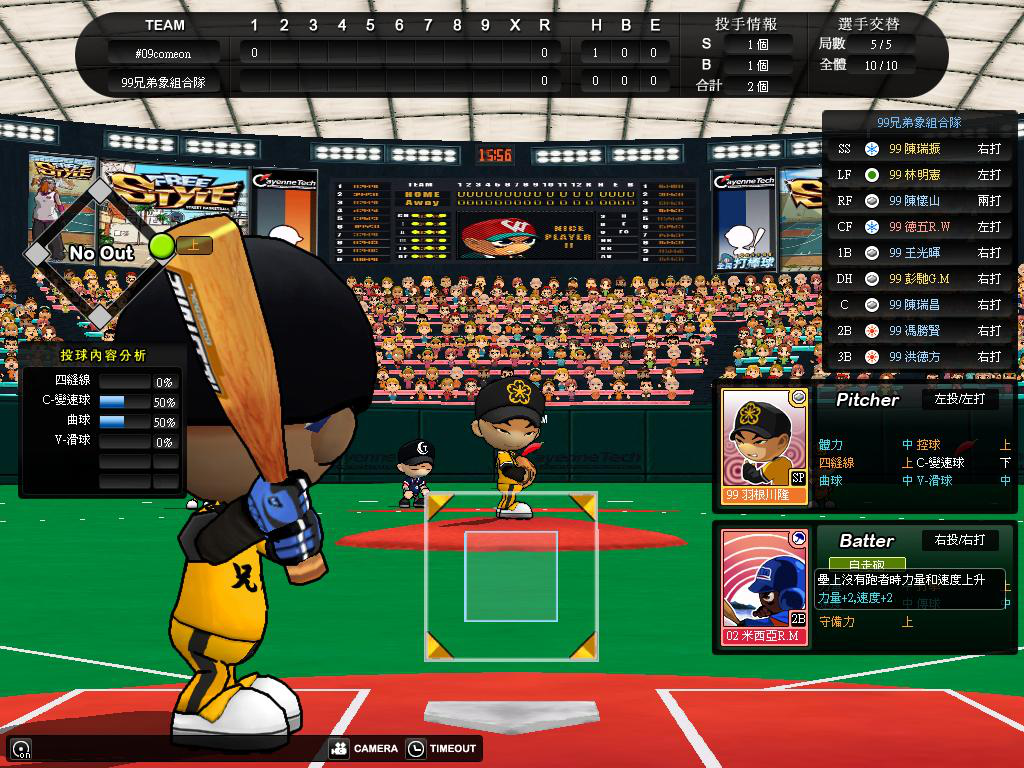Select SS 陳瑞振 in the lineup list
This screenshot has height=768, width=1024.
(919, 149)
